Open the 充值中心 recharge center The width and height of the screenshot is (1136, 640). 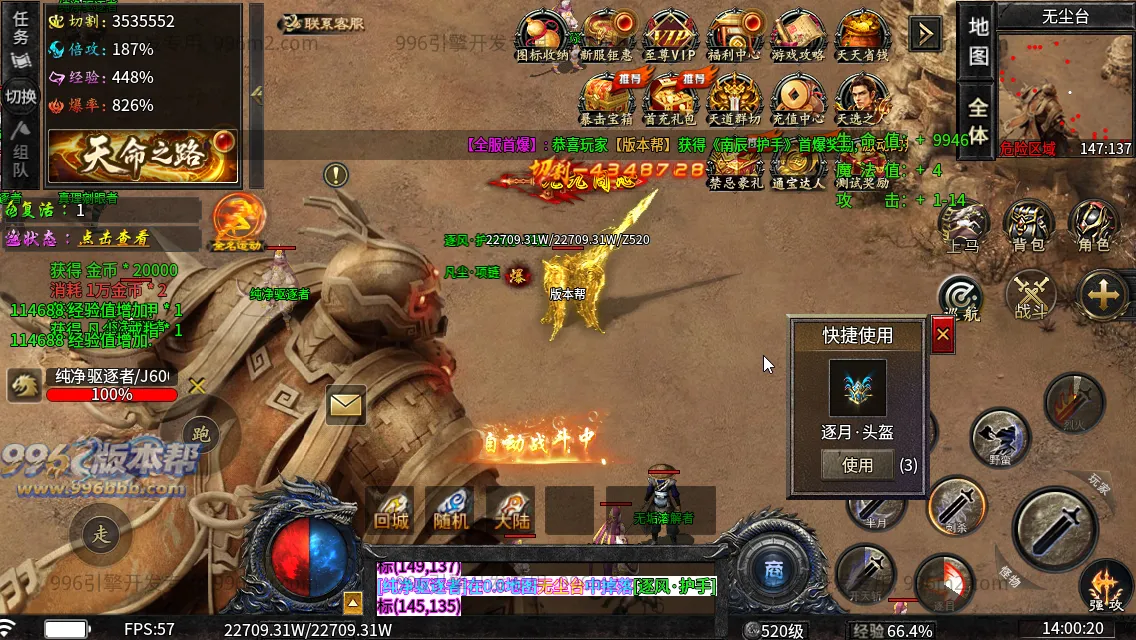797,100
